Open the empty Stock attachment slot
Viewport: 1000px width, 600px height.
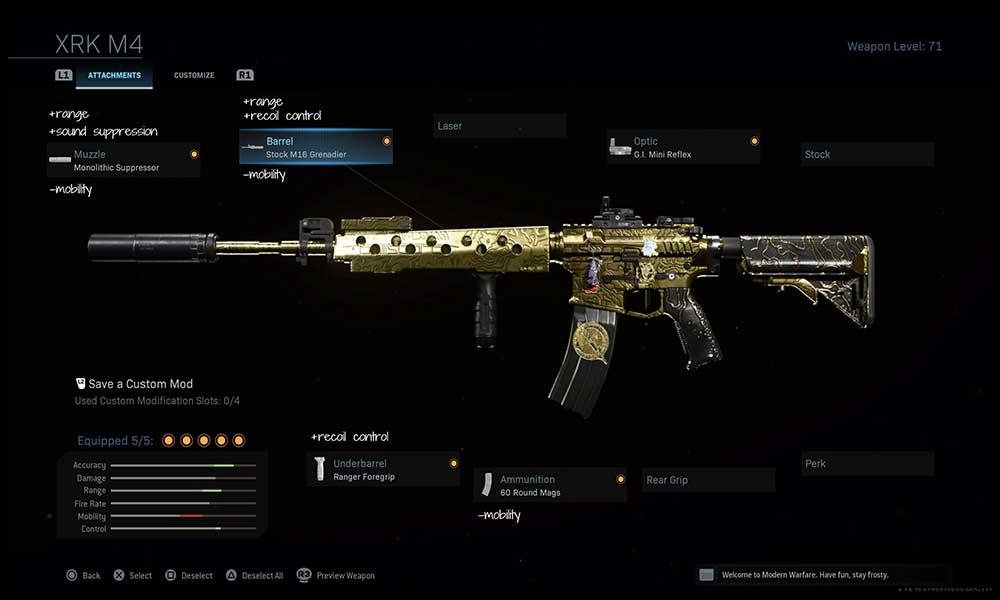[x=868, y=154]
